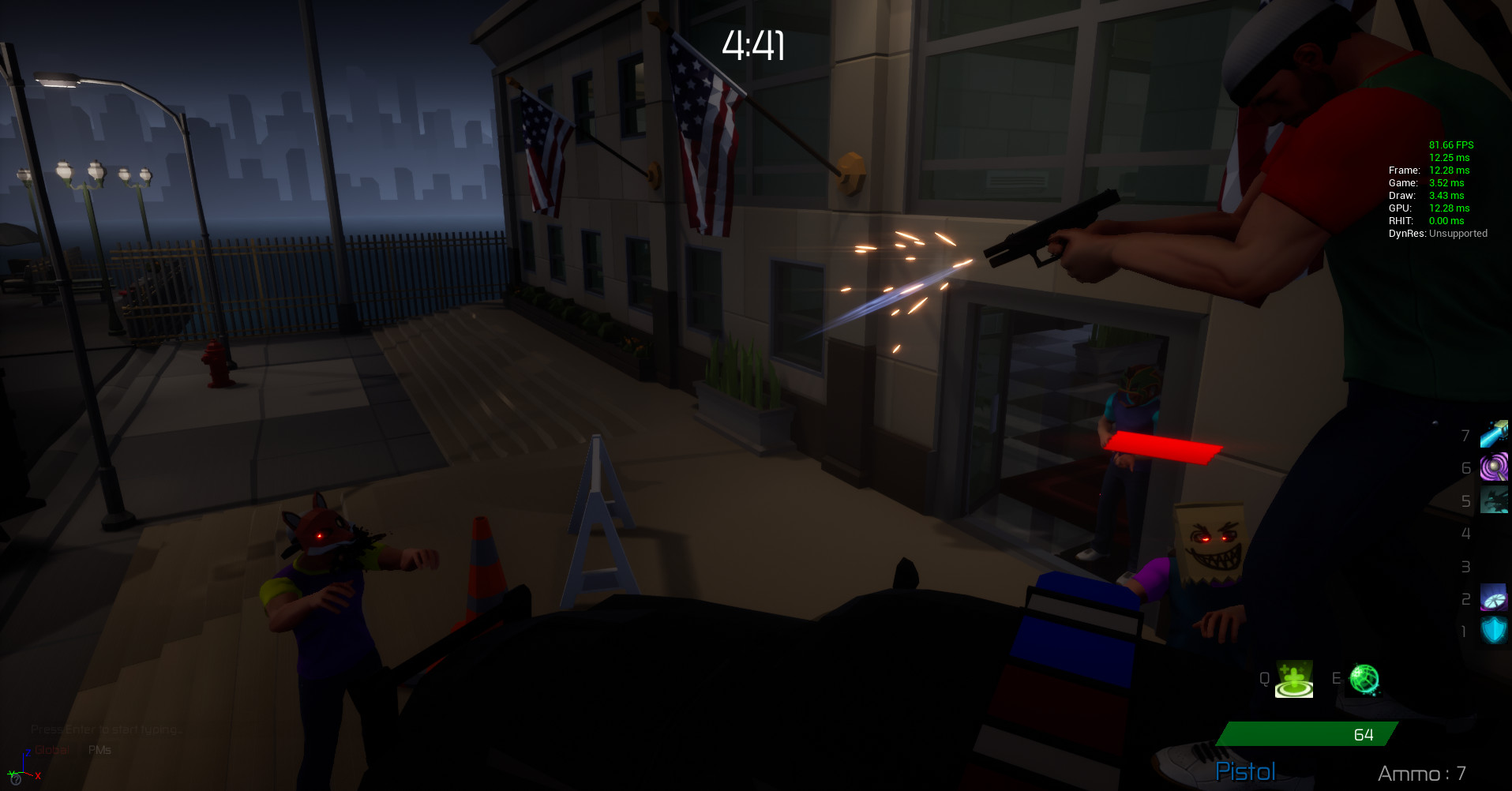Activate the E green orb grenade icon
1512x791 pixels.
[1365, 680]
